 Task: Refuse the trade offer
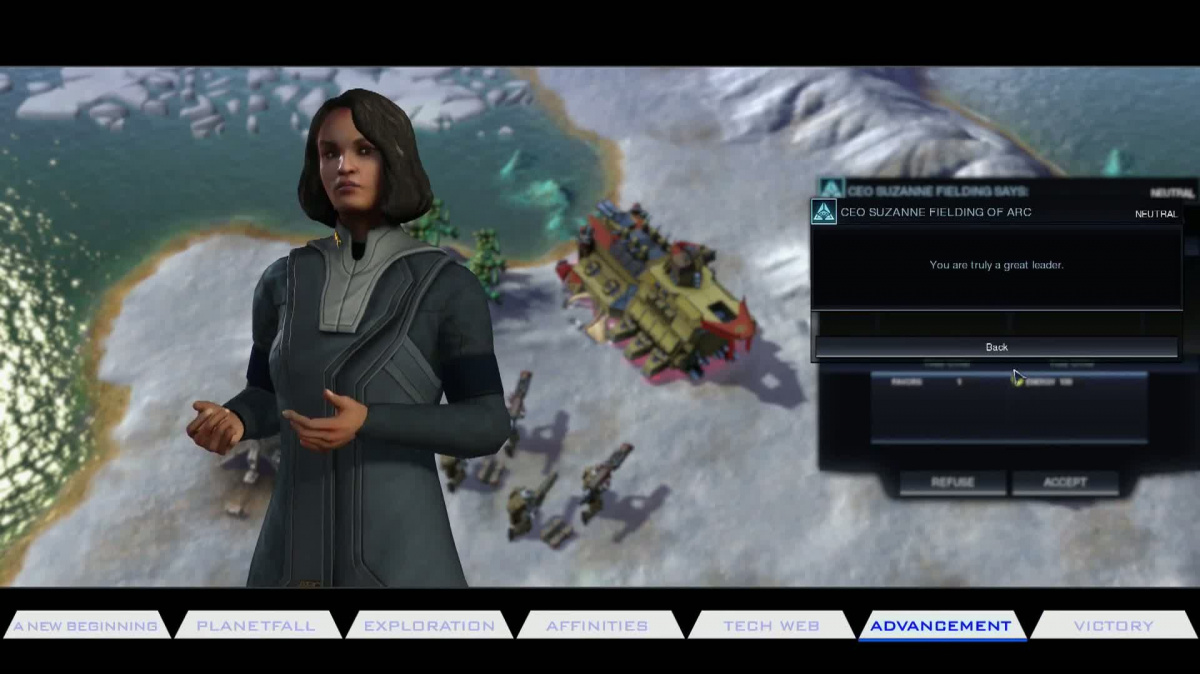952,482
